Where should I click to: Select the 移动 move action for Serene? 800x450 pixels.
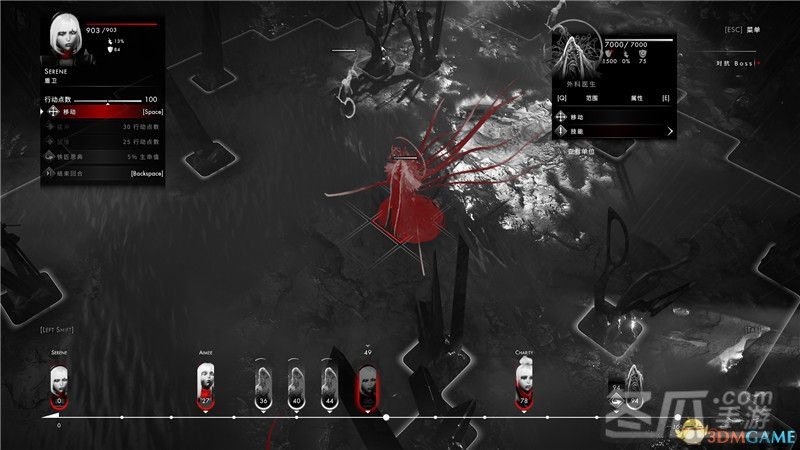pyautogui.click(x=100, y=112)
